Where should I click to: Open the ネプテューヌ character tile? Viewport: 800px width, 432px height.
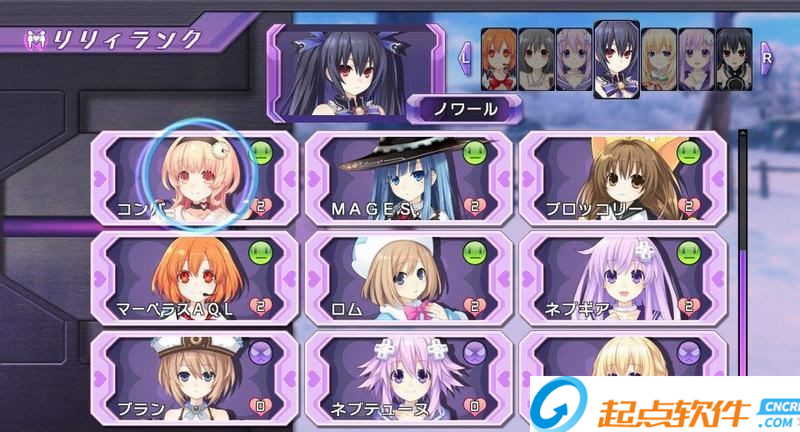[408, 376]
